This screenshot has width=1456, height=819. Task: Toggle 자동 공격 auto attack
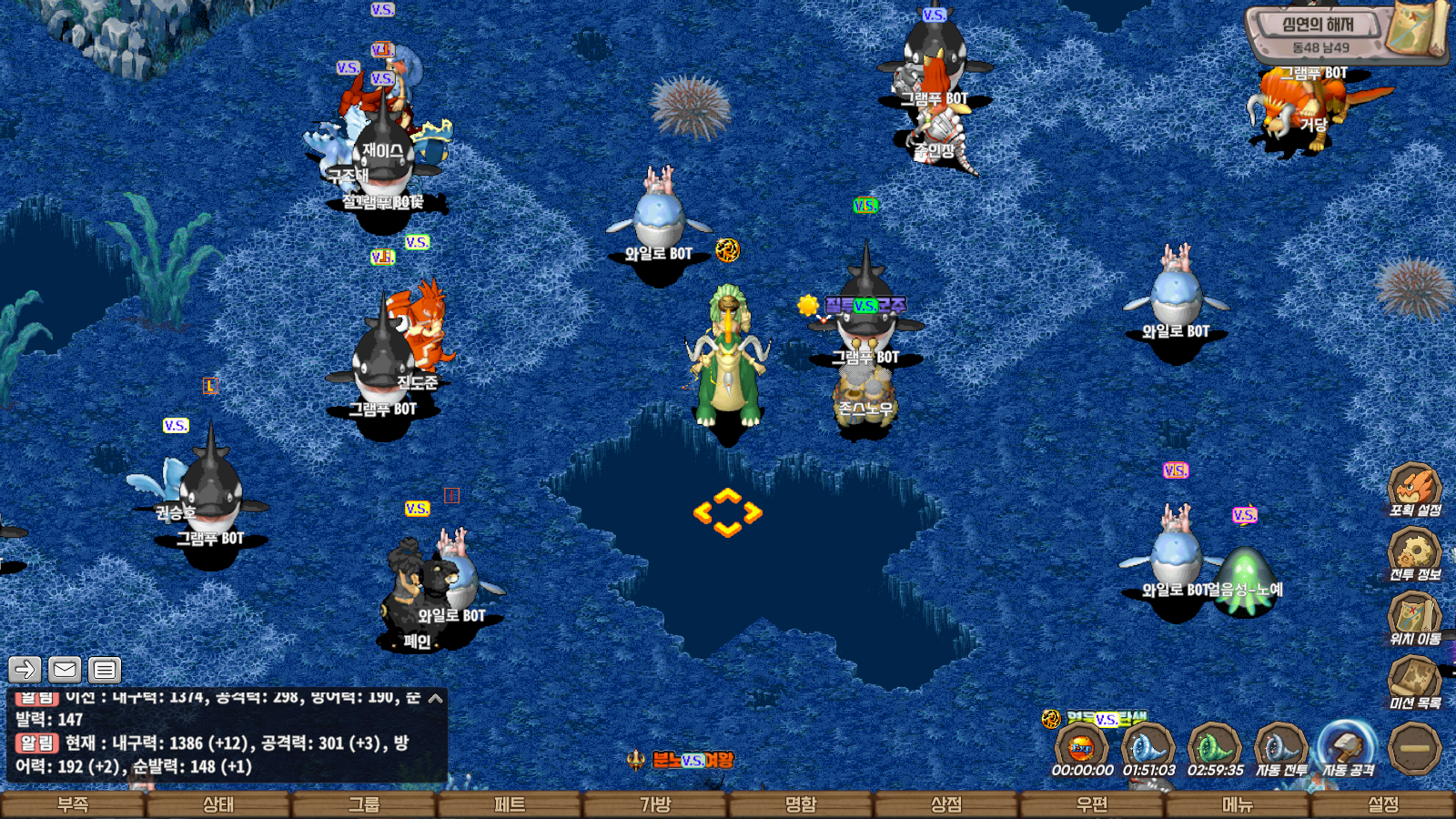(x=1348, y=748)
